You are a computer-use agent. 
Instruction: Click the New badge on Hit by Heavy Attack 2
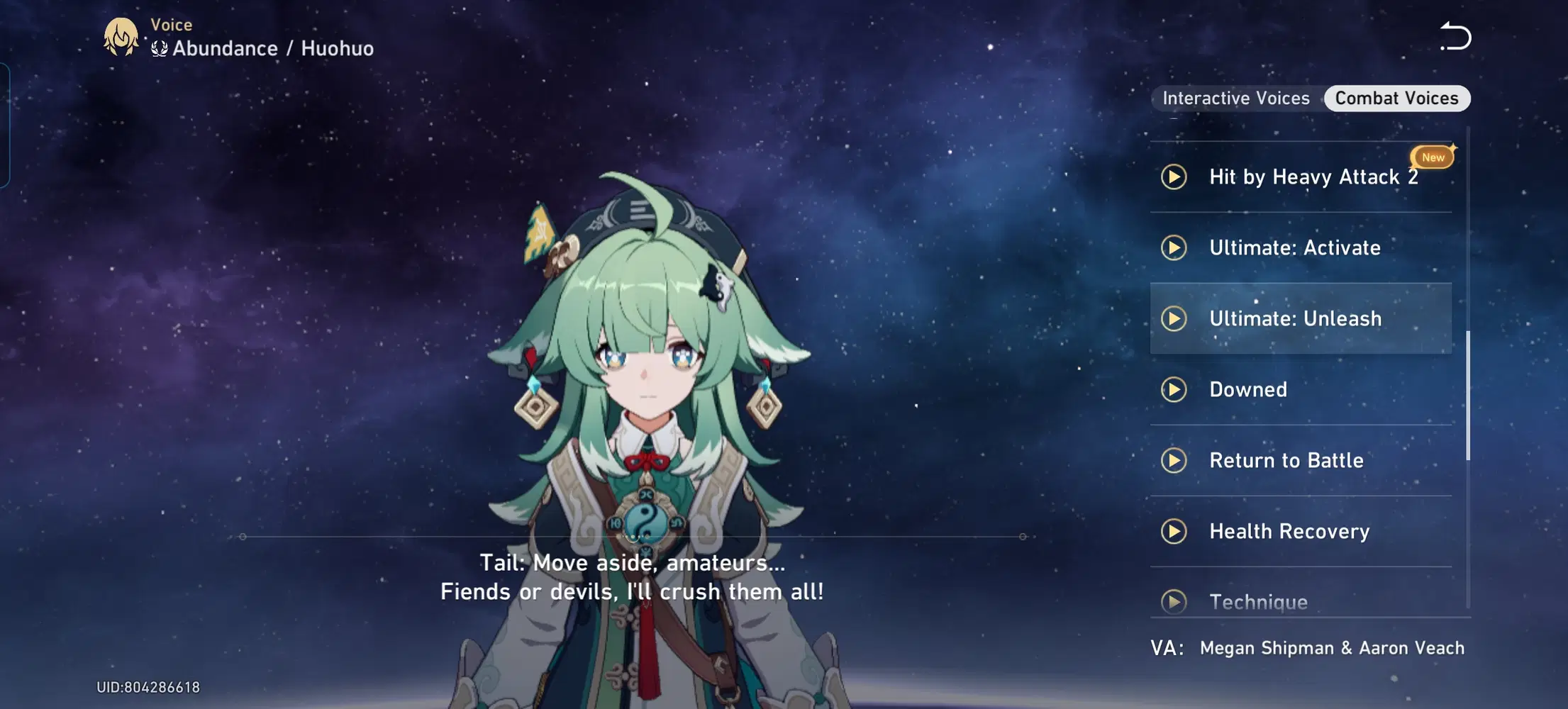point(1432,157)
